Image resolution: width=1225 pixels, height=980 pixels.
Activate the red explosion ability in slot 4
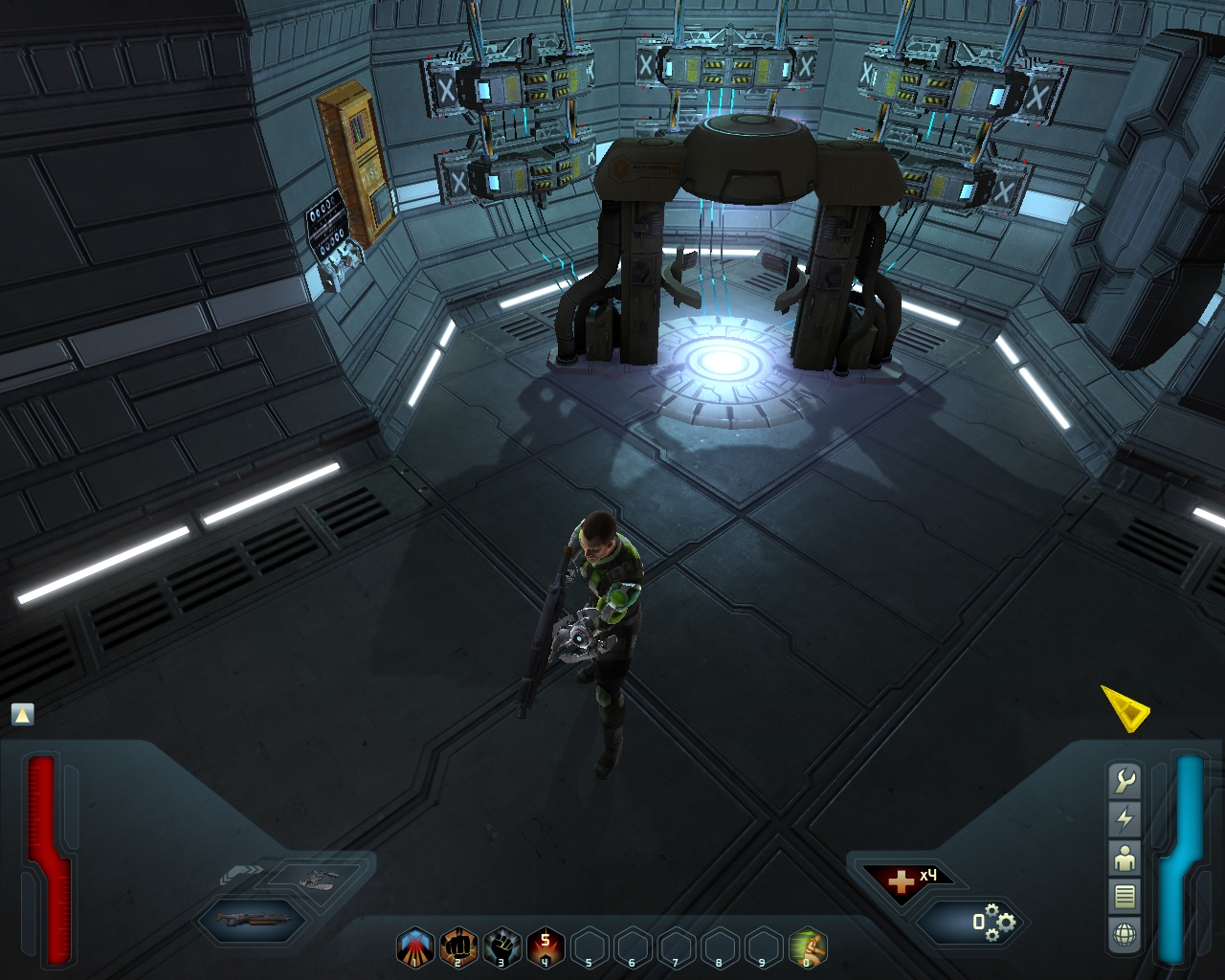546,947
